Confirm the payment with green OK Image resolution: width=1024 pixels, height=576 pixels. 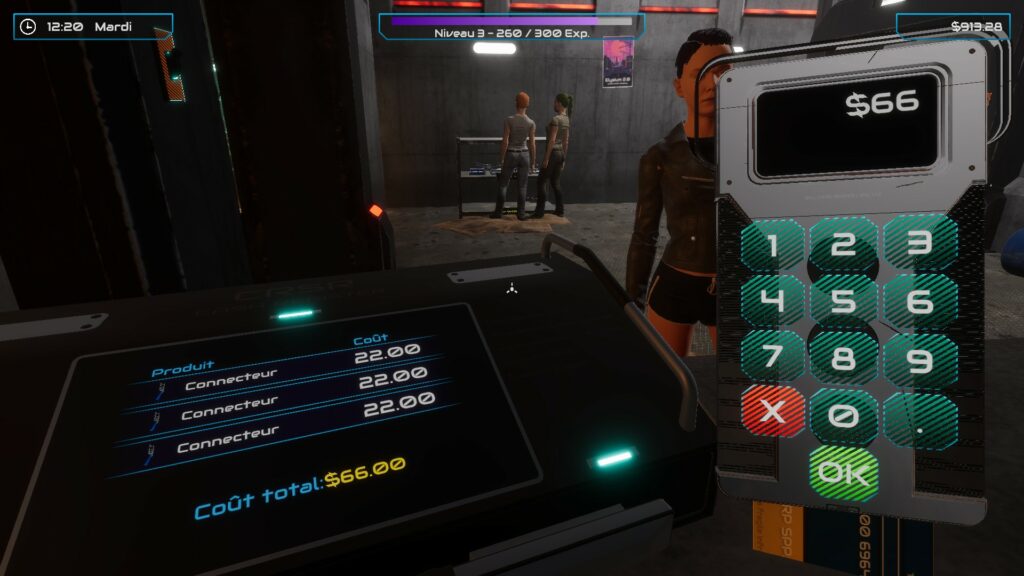(844, 471)
